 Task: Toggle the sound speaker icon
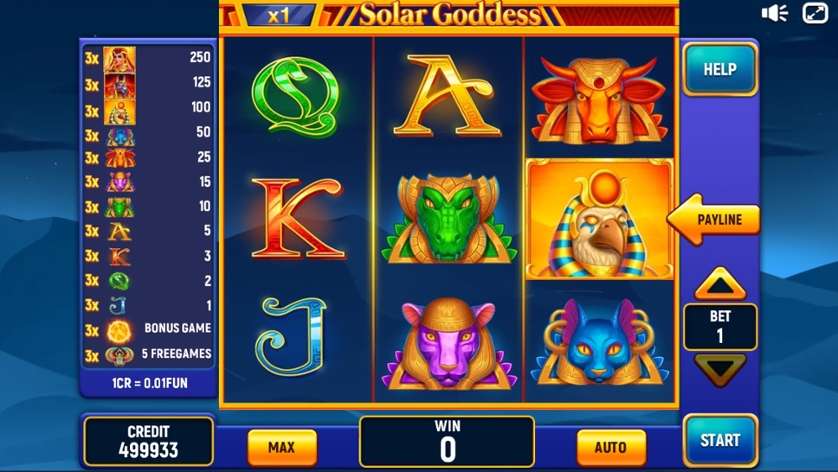(x=774, y=13)
